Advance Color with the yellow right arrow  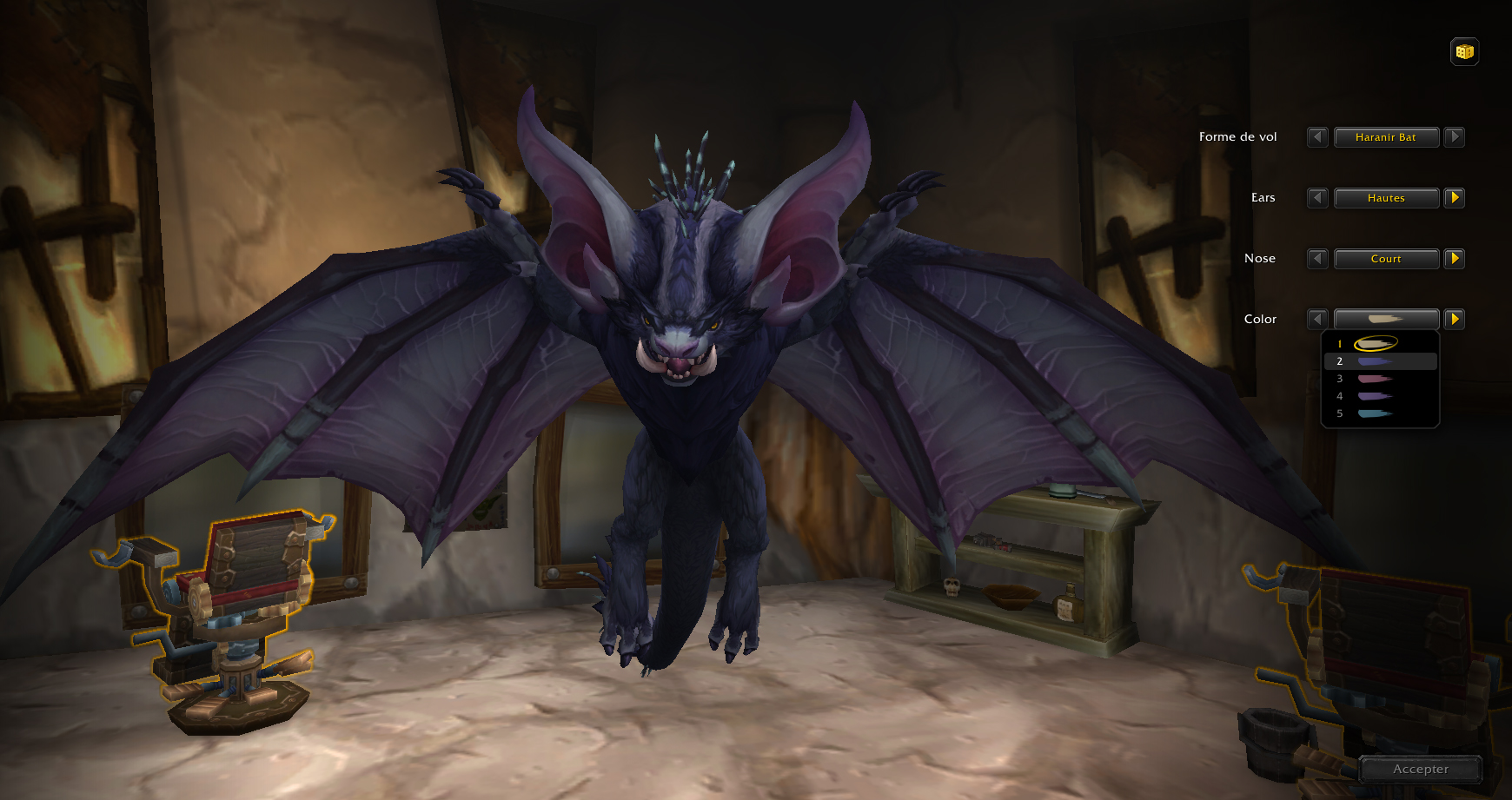1456,319
